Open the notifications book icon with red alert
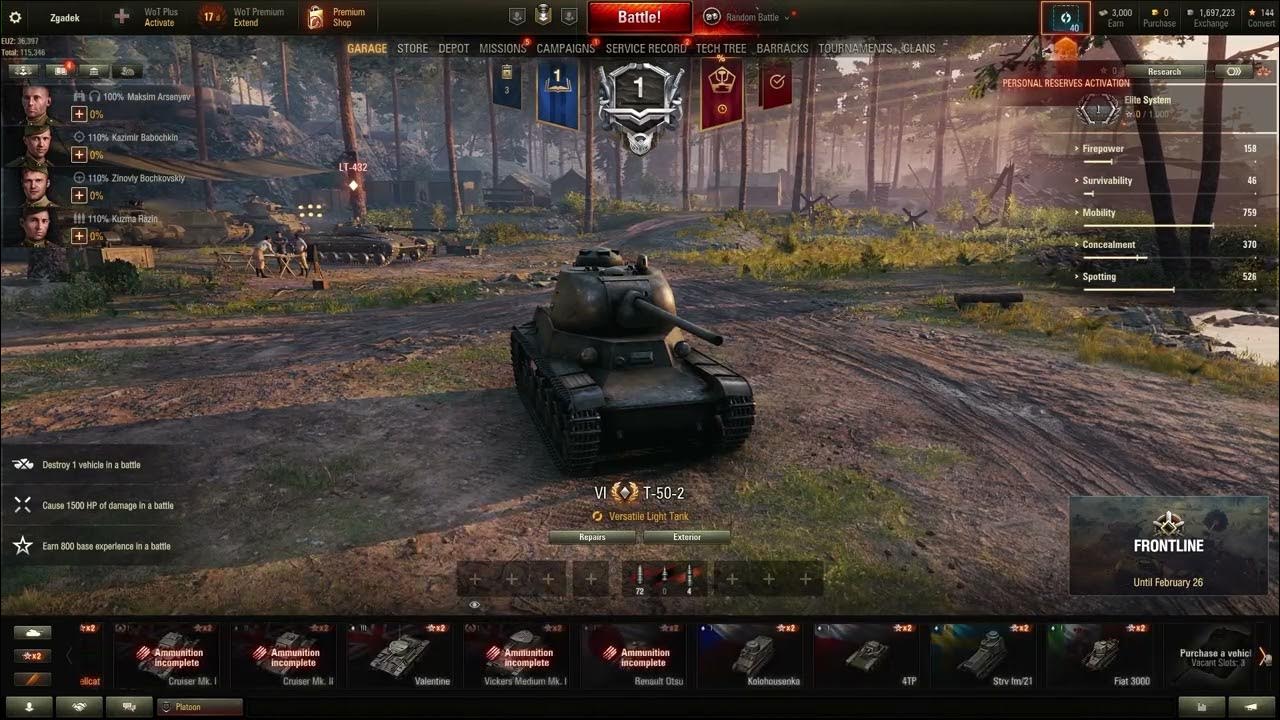This screenshot has height=720, width=1280. pos(62,71)
